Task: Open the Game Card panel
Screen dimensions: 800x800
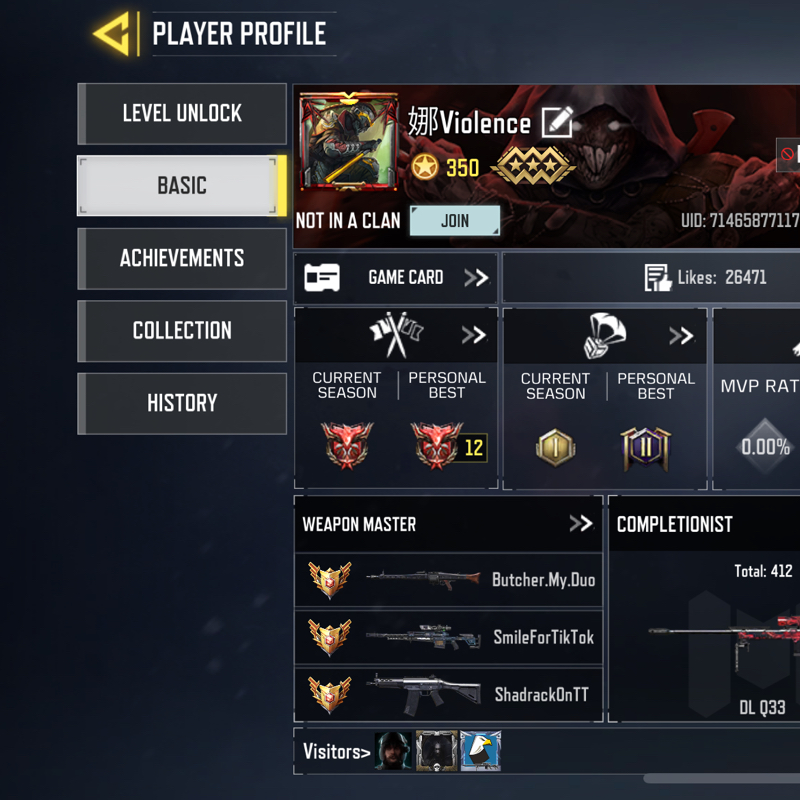Action: pos(396,277)
